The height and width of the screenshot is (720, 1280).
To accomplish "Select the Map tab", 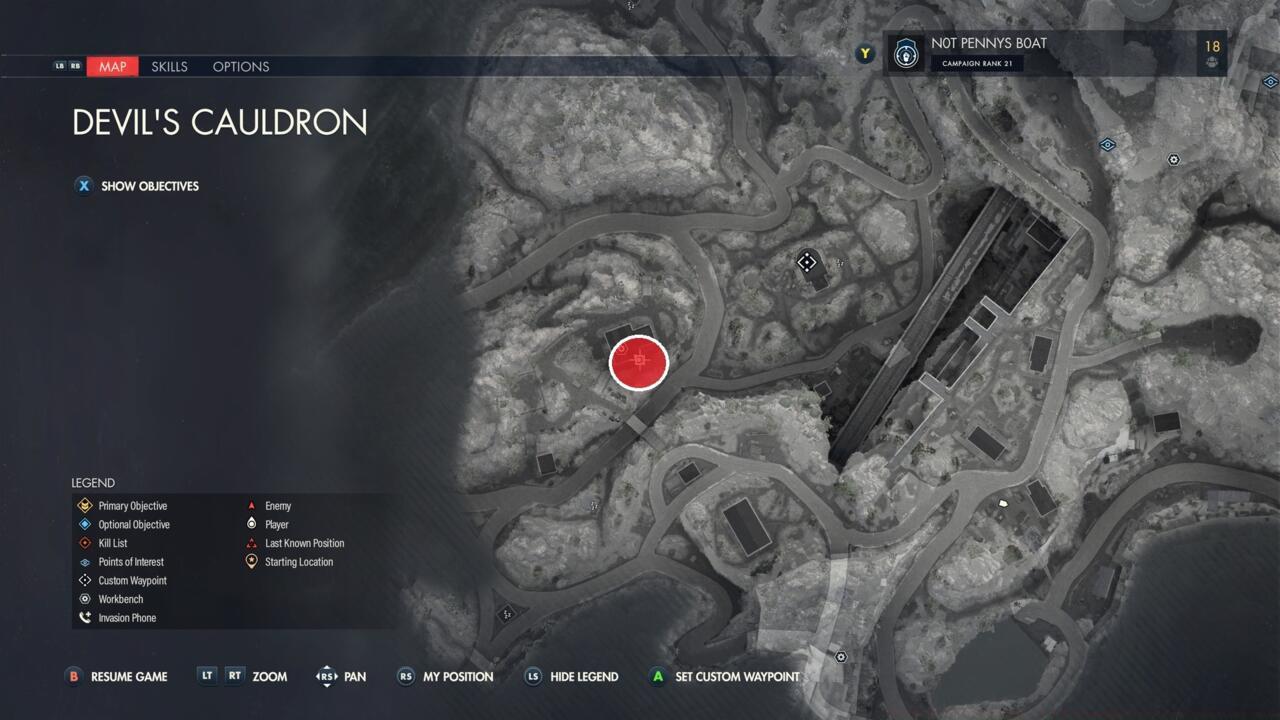I will [112, 66].
